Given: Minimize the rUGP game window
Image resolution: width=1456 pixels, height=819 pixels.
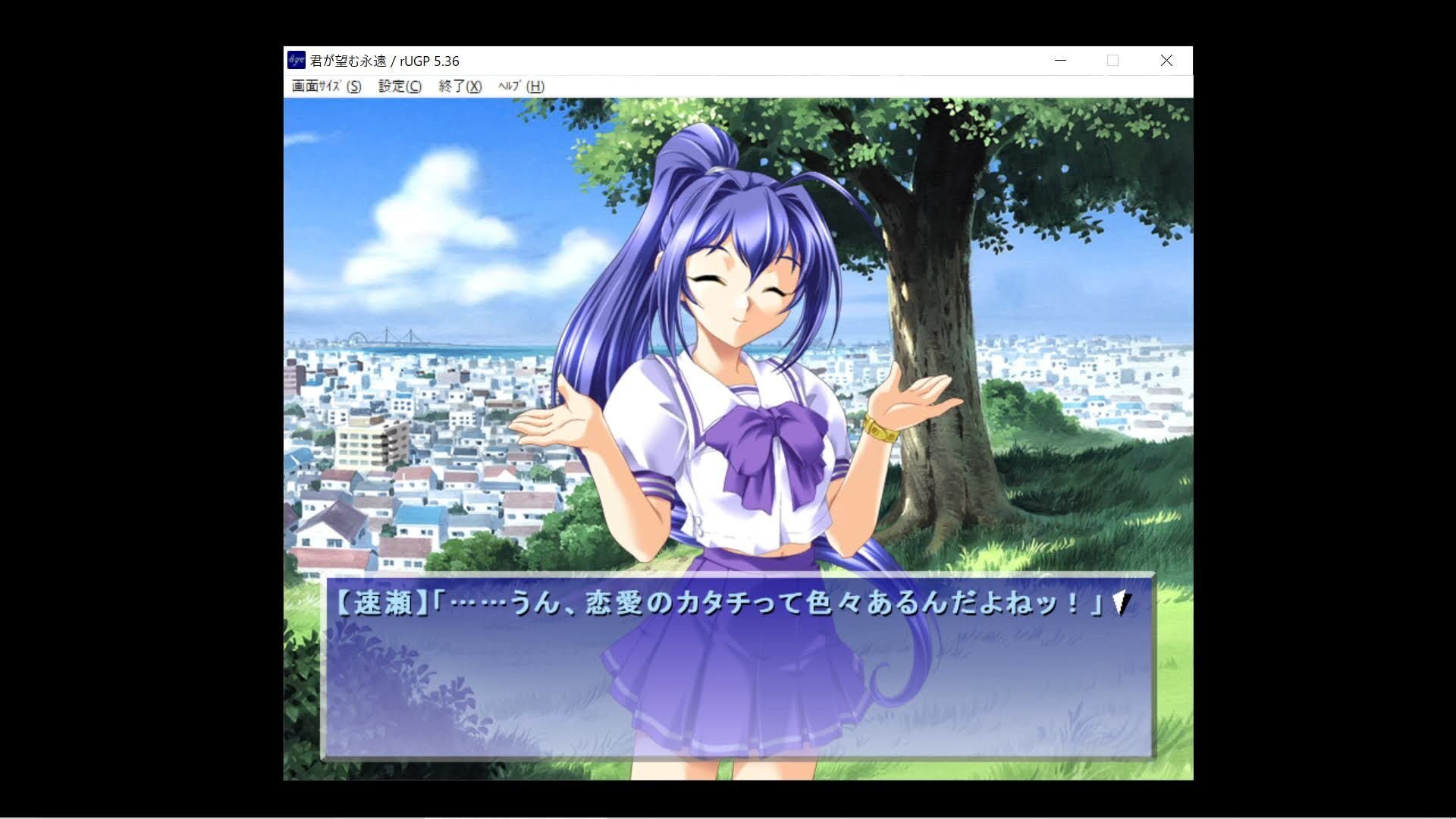Looking at the screenshot, I should [1059, 60].
